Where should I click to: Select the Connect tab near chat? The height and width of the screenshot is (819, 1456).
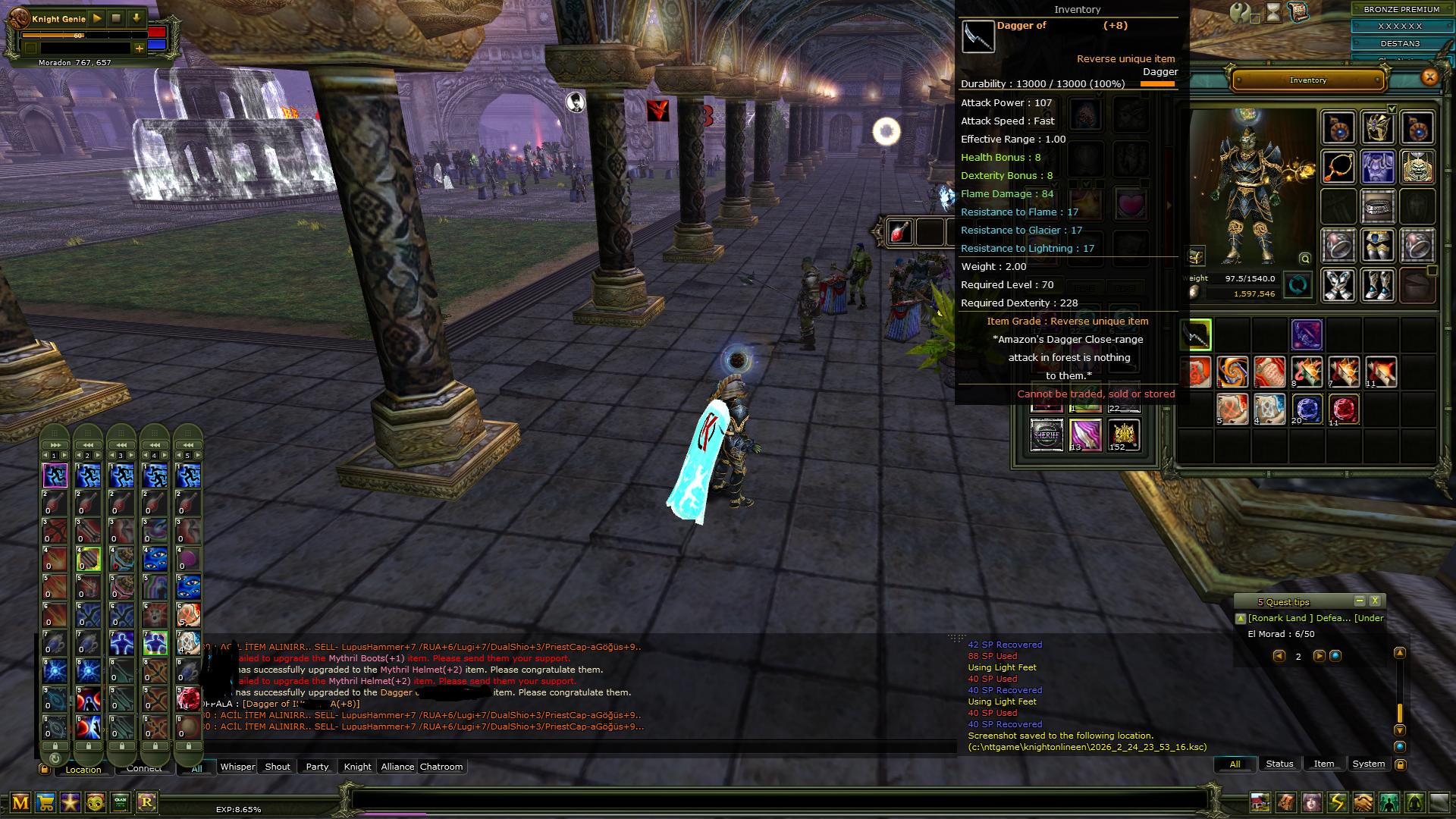click(144, 767)
